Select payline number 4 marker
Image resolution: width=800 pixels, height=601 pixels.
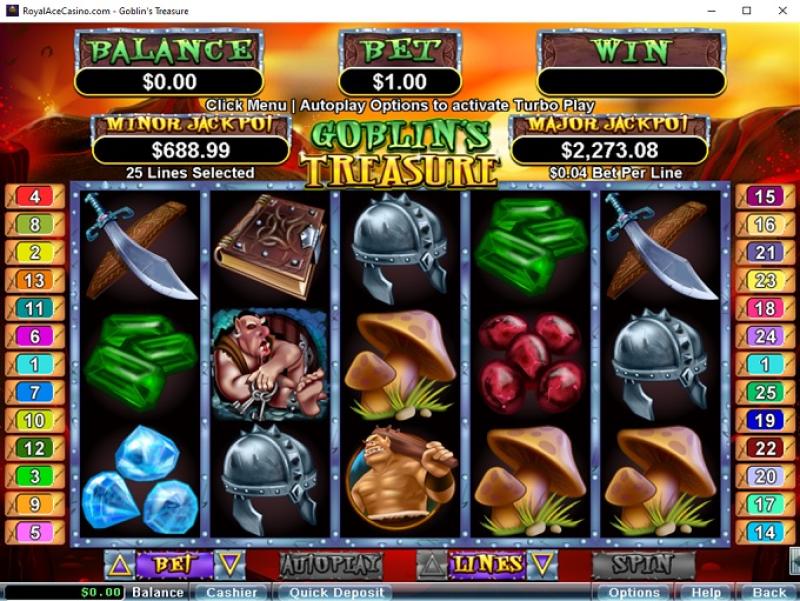(x=35, y=197)
